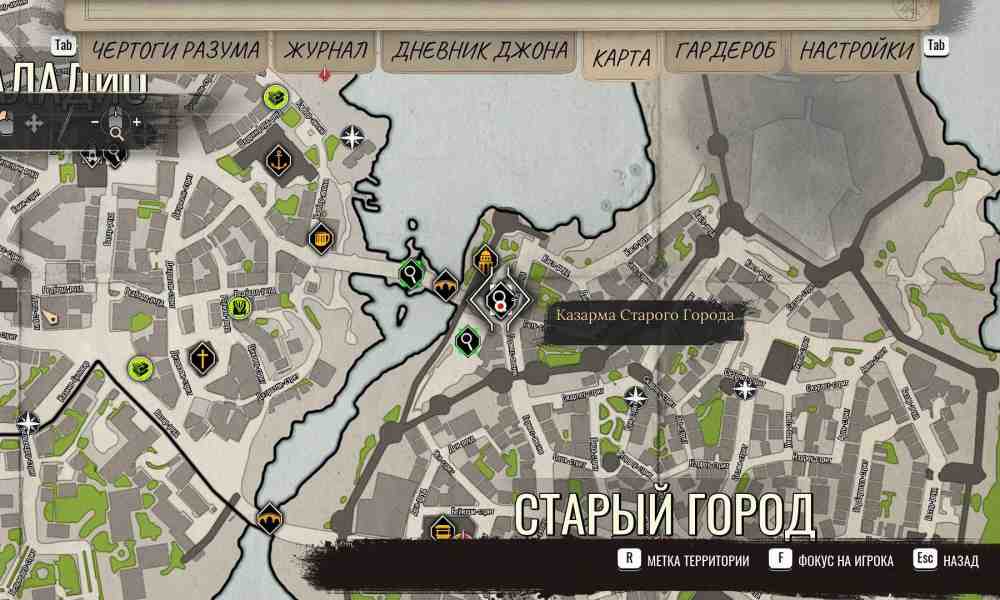Screen dimensions: 1000x600
Task: Click the orange barrel marker on the map
Action: pyautogui.click(x=321, y=239)
